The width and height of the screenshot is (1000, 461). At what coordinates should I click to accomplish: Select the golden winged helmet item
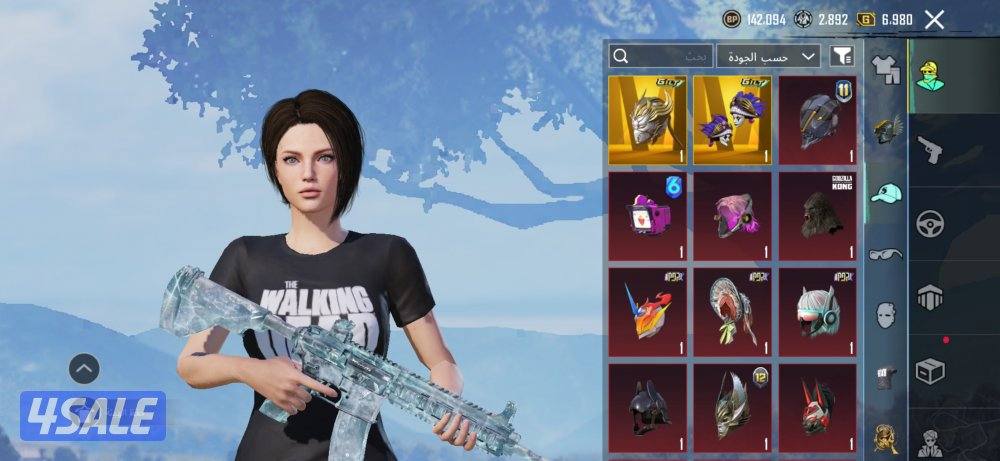(647, 120)
